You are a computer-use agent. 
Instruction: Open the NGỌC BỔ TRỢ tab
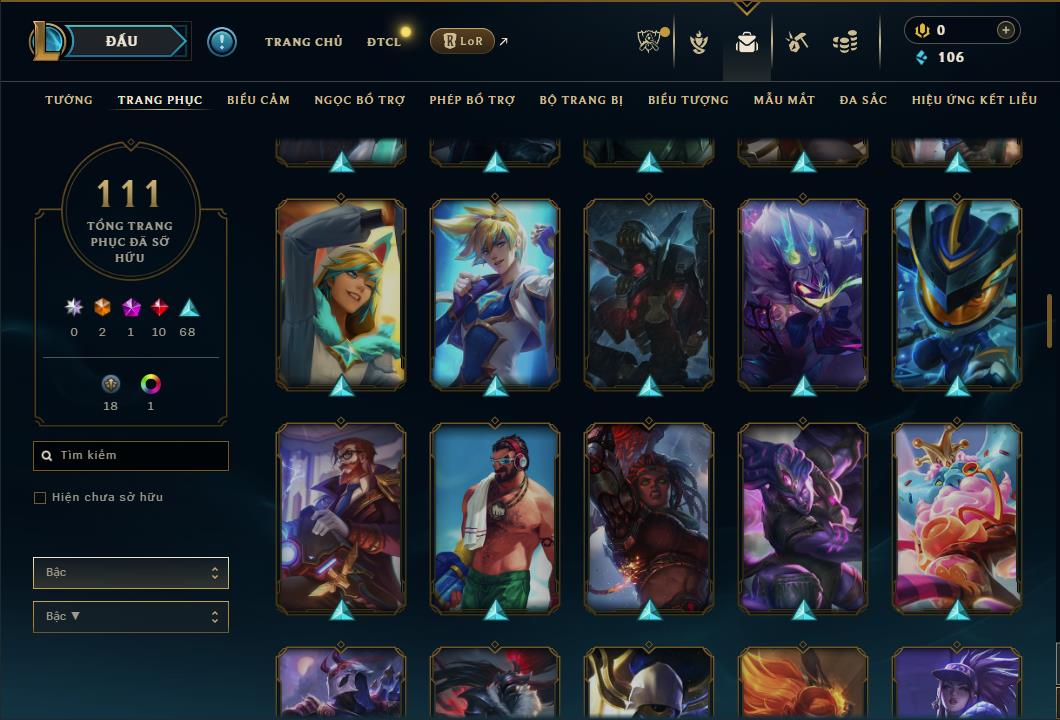(360, 100)
